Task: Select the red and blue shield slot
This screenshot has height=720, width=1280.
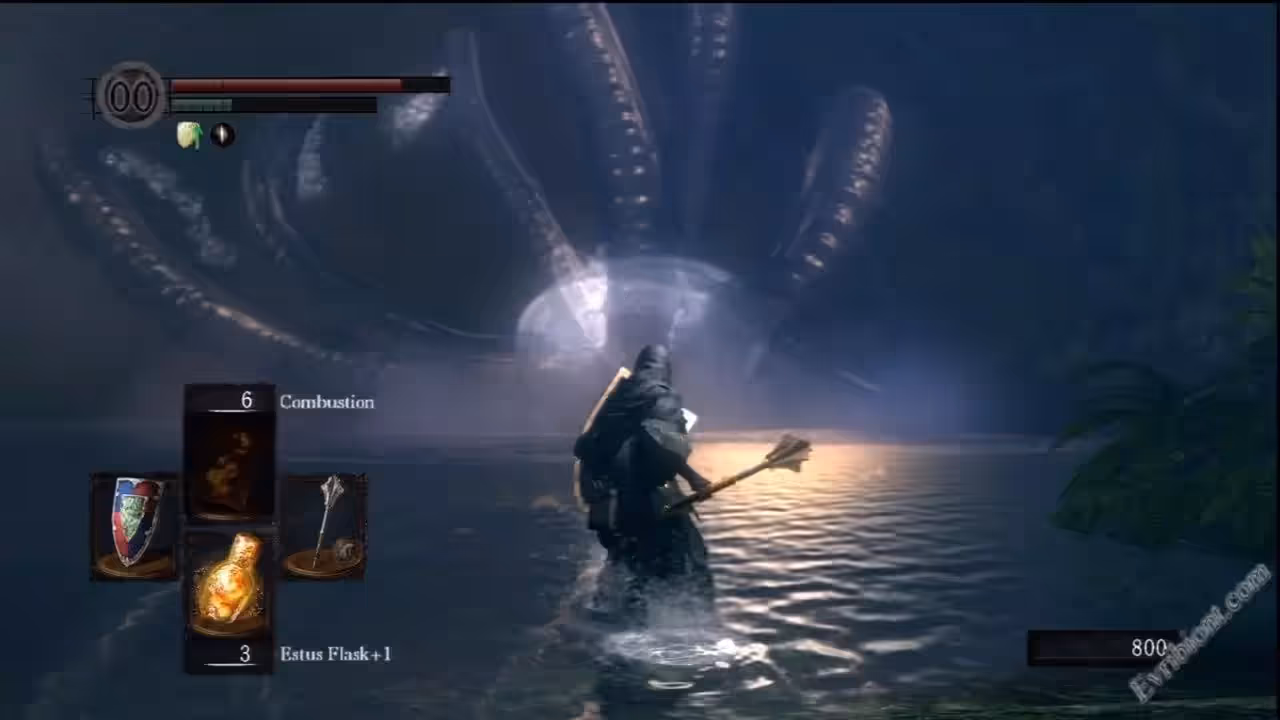Action: (x=135, y=525)
